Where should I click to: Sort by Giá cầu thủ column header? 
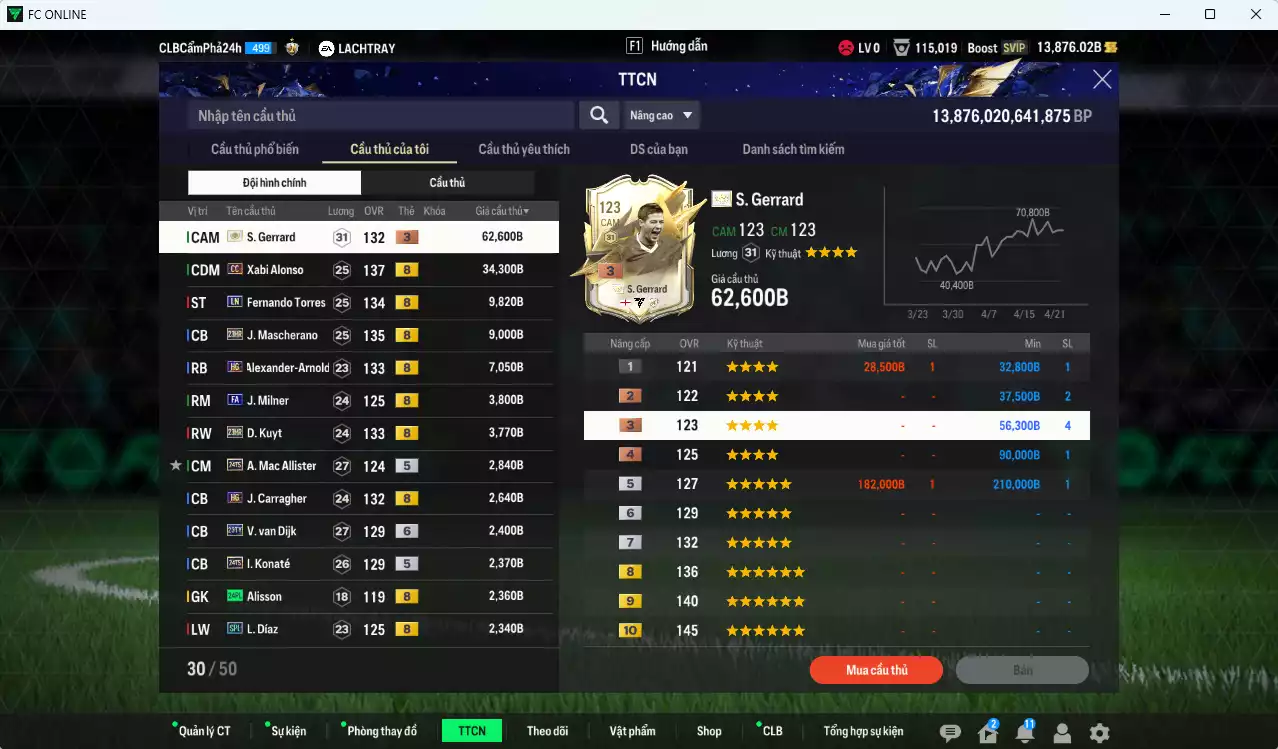pos(502,211)
